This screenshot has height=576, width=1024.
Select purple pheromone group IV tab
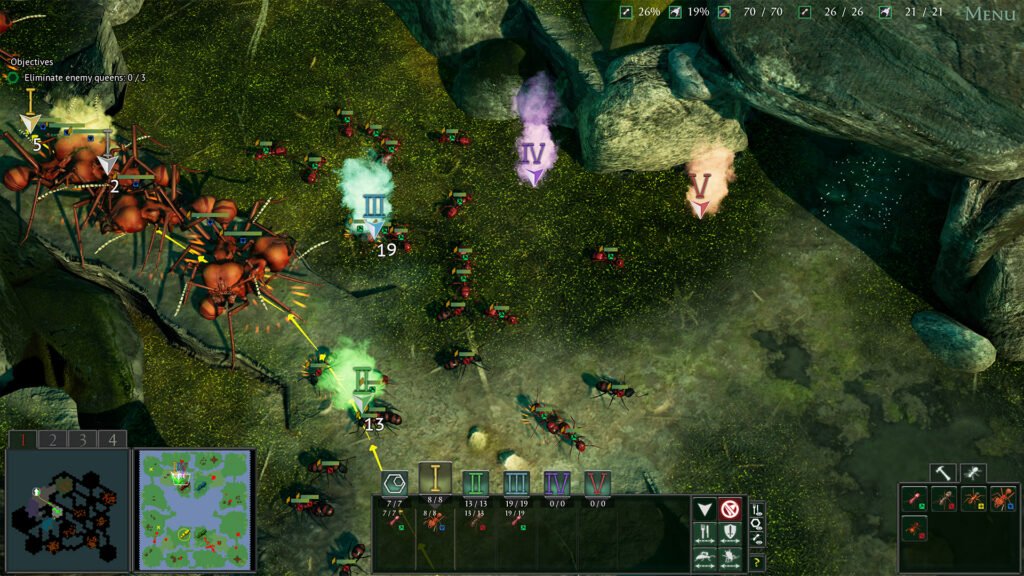point(557,483)
